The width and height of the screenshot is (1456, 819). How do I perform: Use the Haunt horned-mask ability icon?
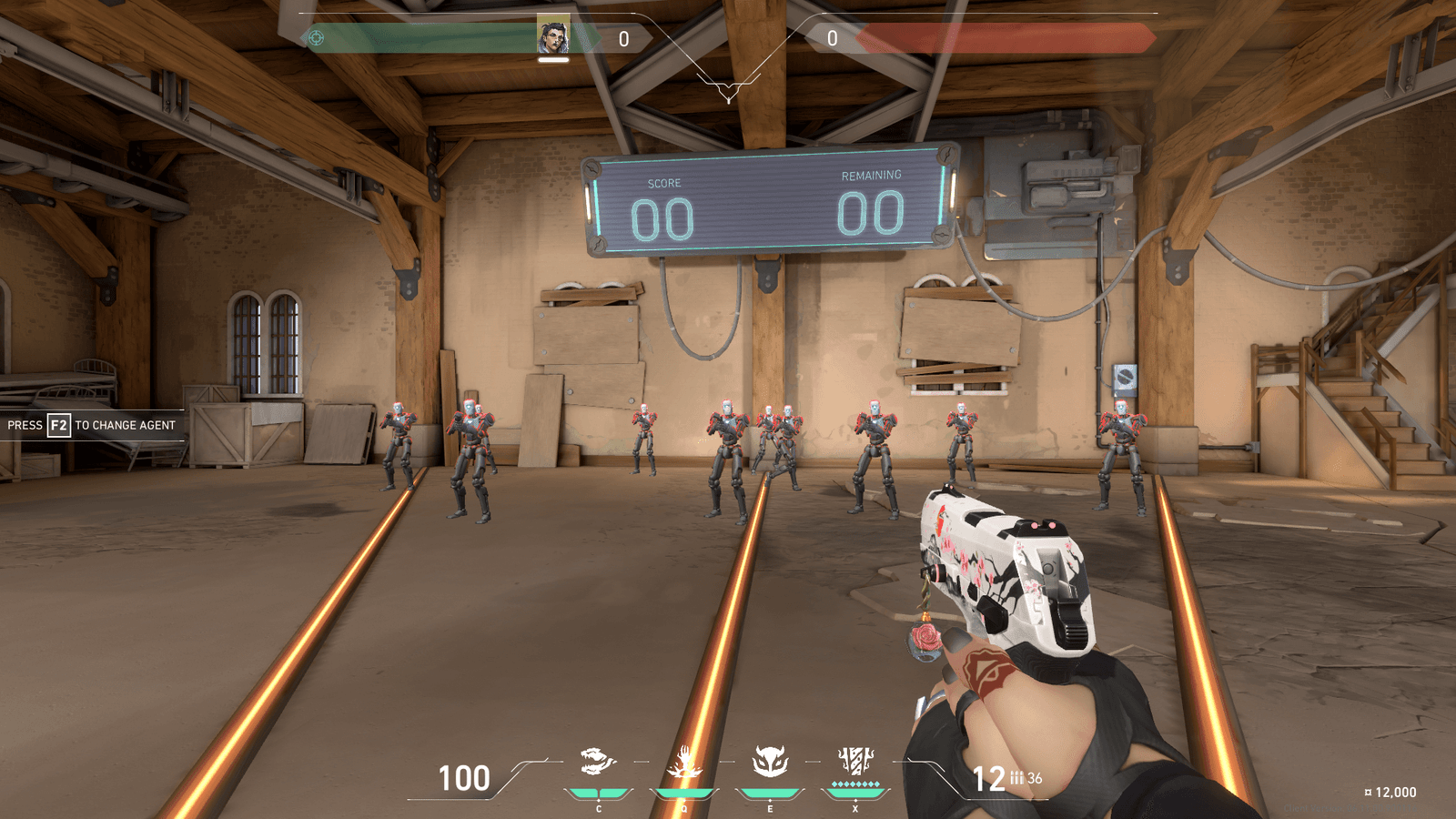tap(770, 761)
